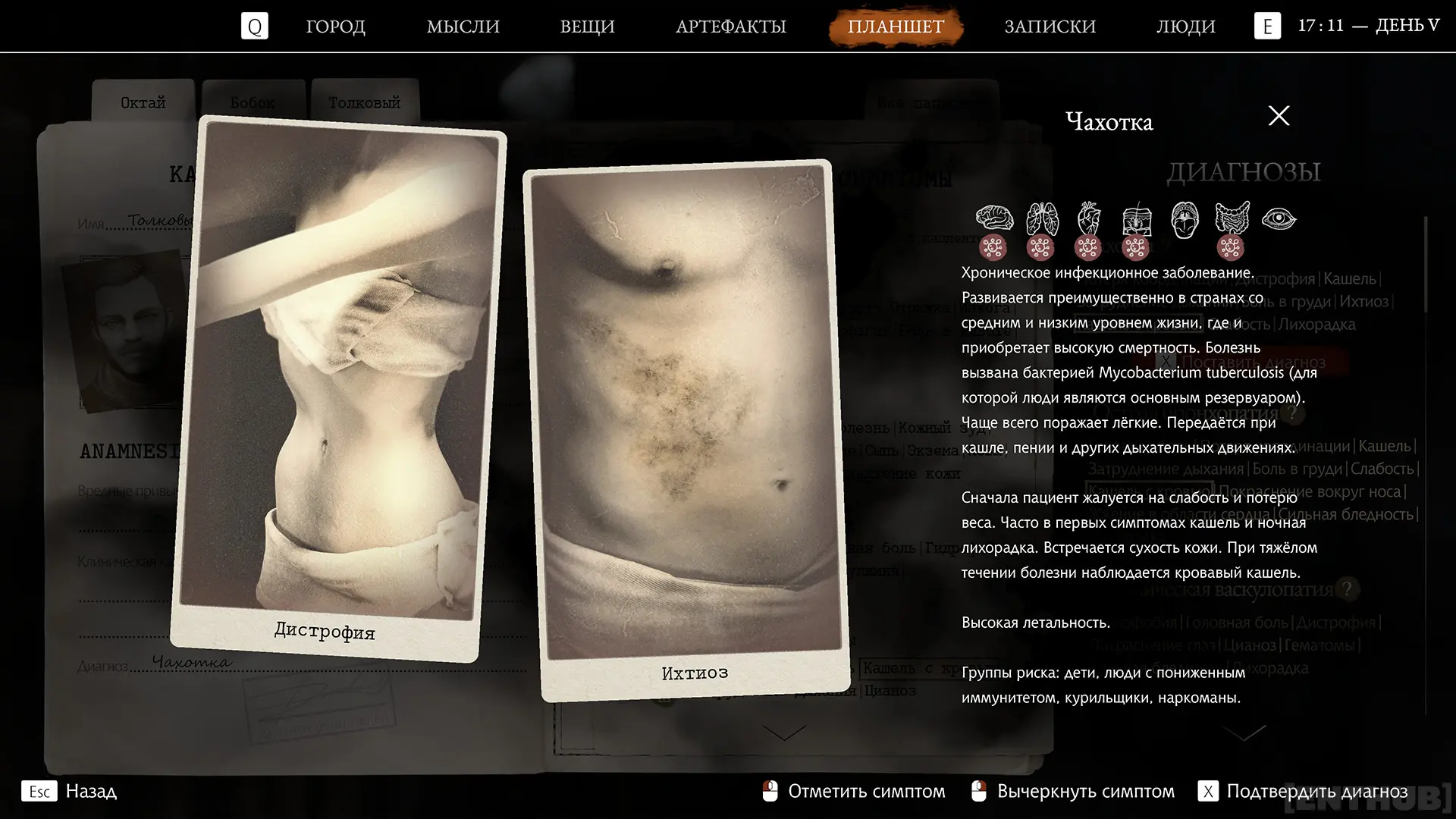Viewport: 1456px width, 819px height.
Task: Close the Чахотка description panel
Action: [1279, 116]
